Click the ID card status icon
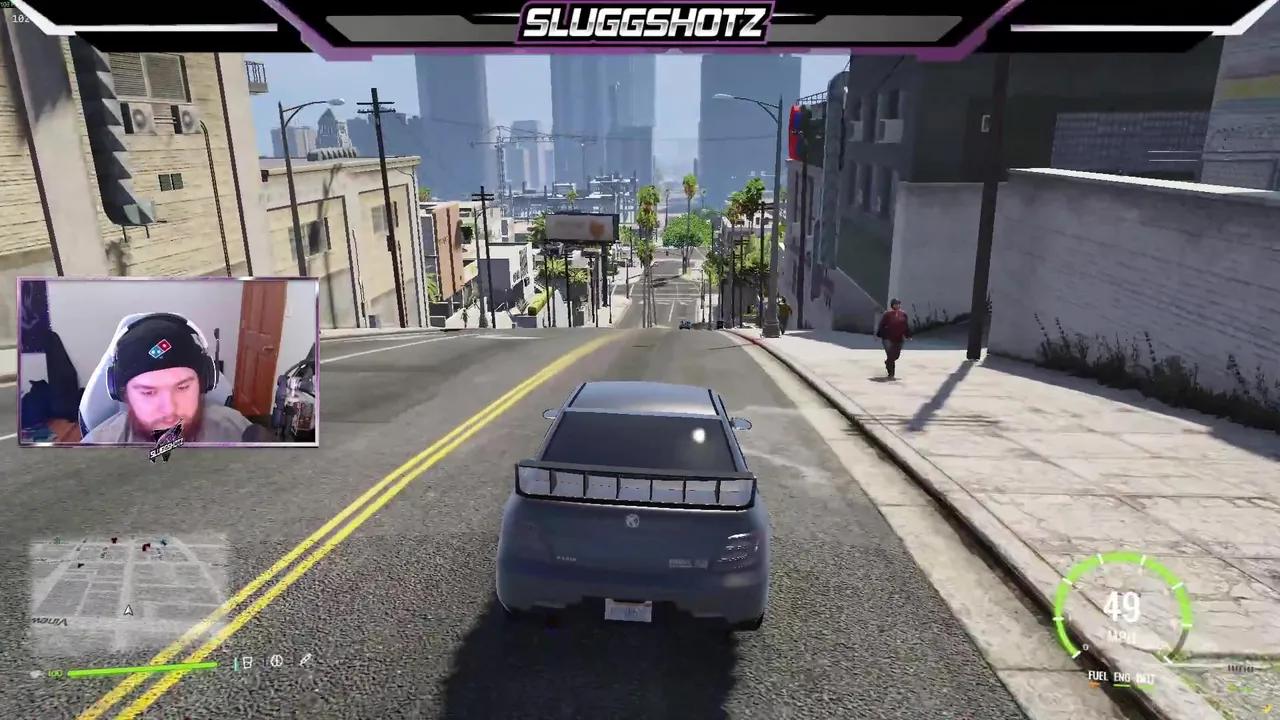1280x720 pixels. tap(247, 662)
